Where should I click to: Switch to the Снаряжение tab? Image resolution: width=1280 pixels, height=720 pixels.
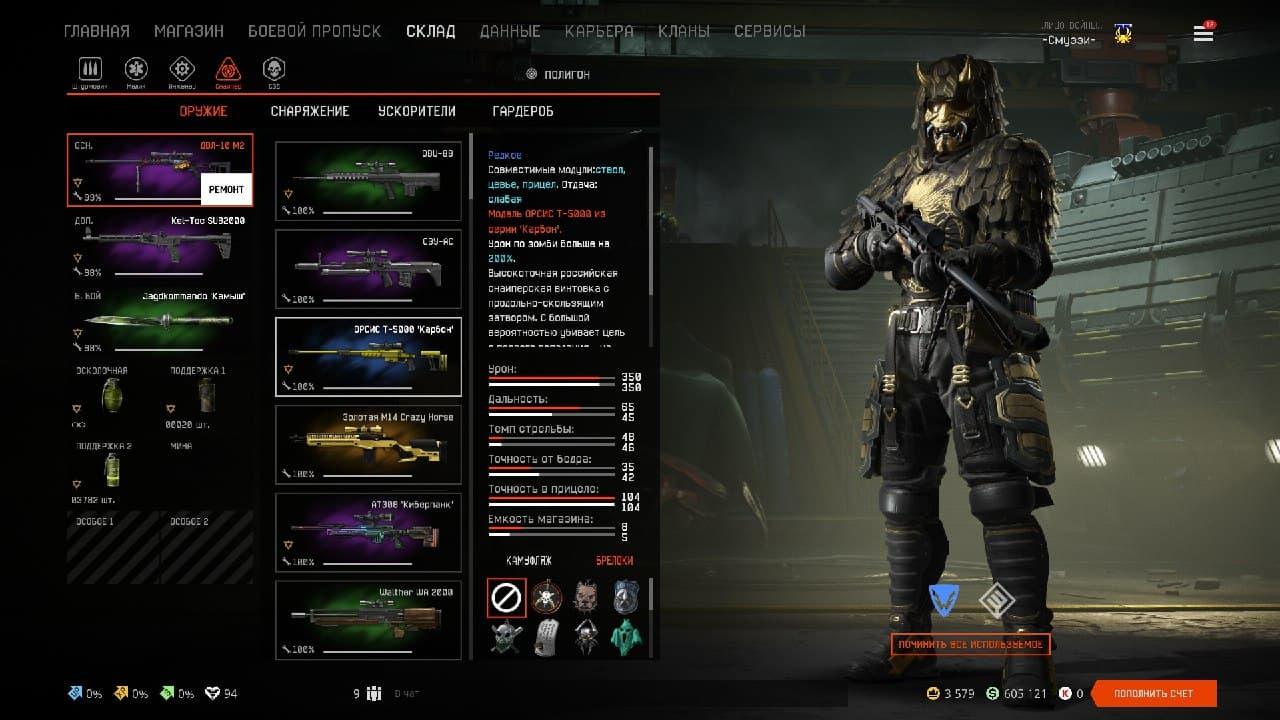point(310,111)
